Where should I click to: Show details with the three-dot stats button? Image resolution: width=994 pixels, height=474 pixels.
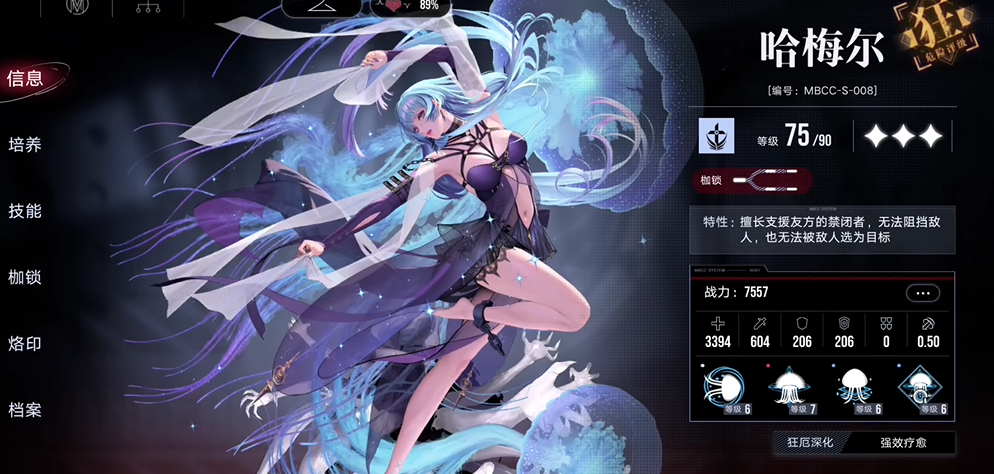922,293
